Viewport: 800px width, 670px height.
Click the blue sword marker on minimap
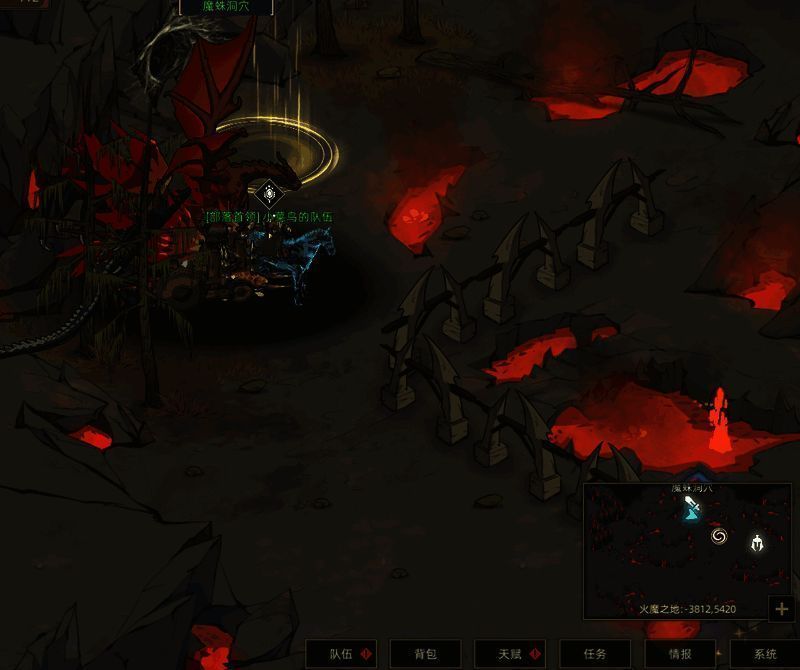[x=692, y=510]
